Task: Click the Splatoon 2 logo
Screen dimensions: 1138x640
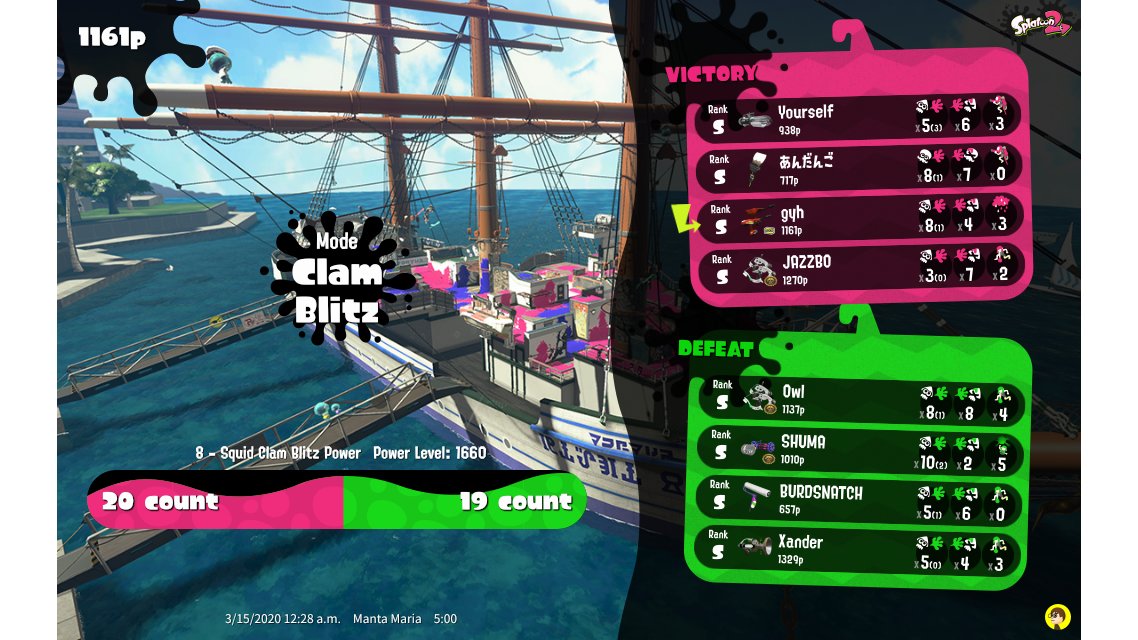Action: [x=1040, y=24]
